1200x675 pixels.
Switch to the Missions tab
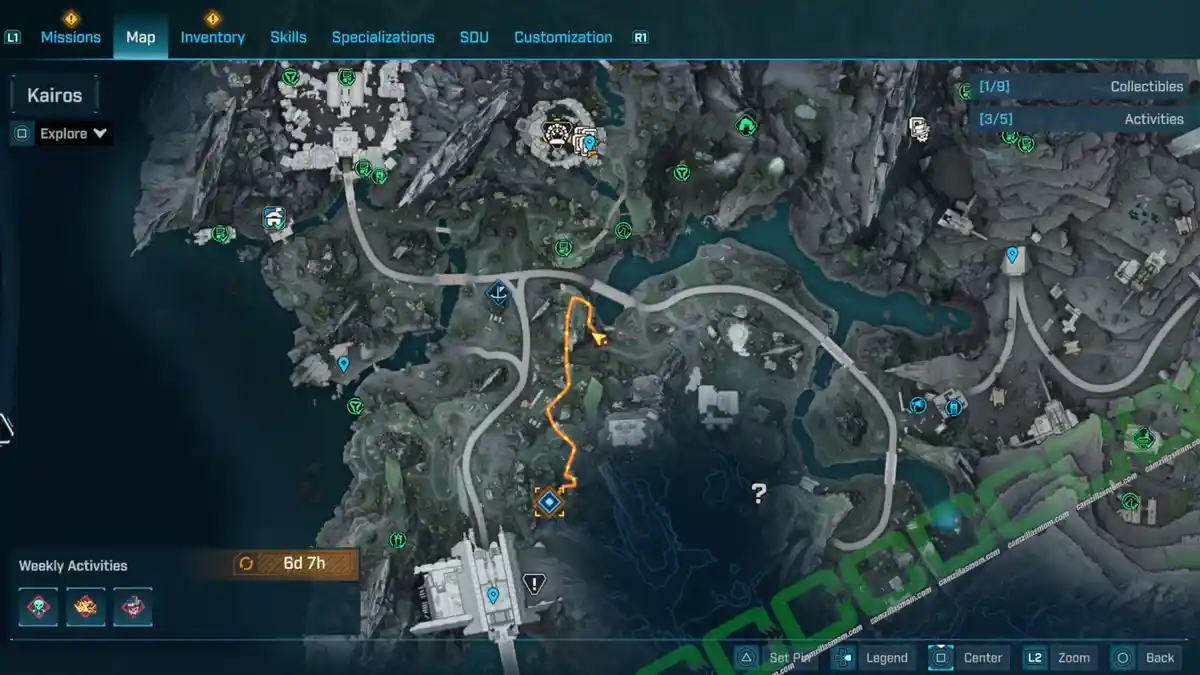click(70, 37)
